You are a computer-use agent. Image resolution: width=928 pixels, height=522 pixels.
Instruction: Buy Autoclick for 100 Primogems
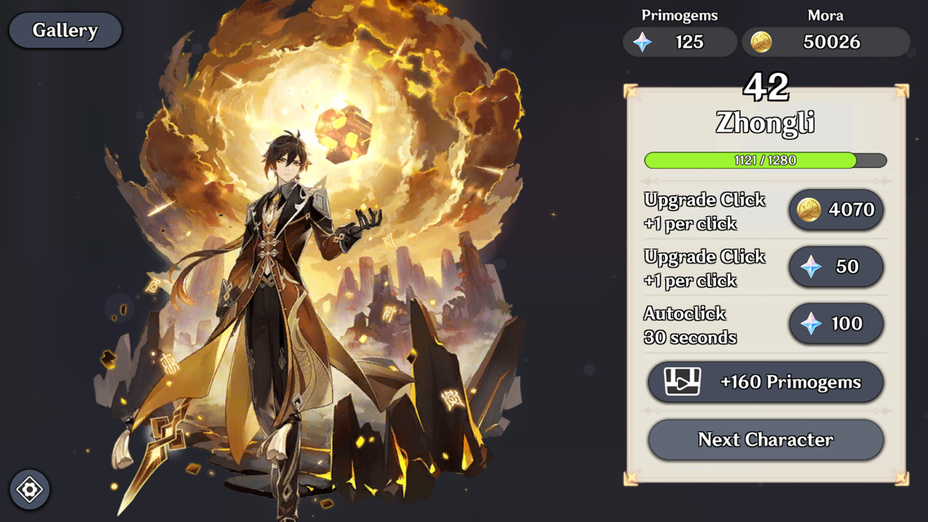click(x=836, y=324)
